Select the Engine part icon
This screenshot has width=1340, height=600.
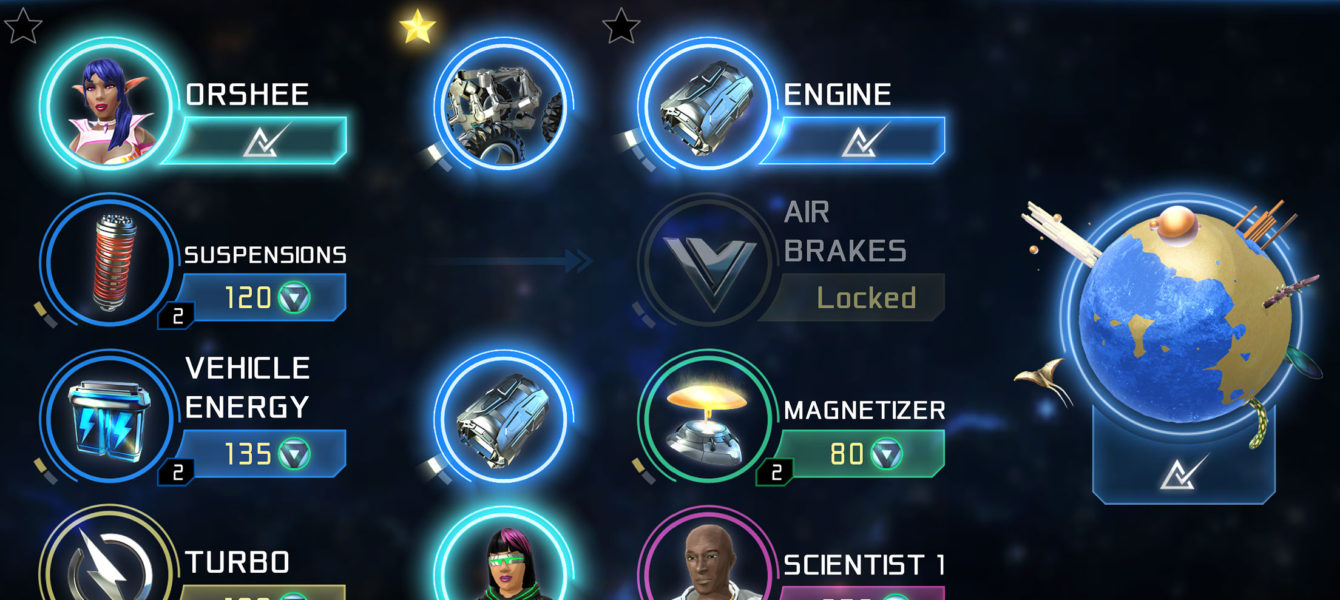704,105
